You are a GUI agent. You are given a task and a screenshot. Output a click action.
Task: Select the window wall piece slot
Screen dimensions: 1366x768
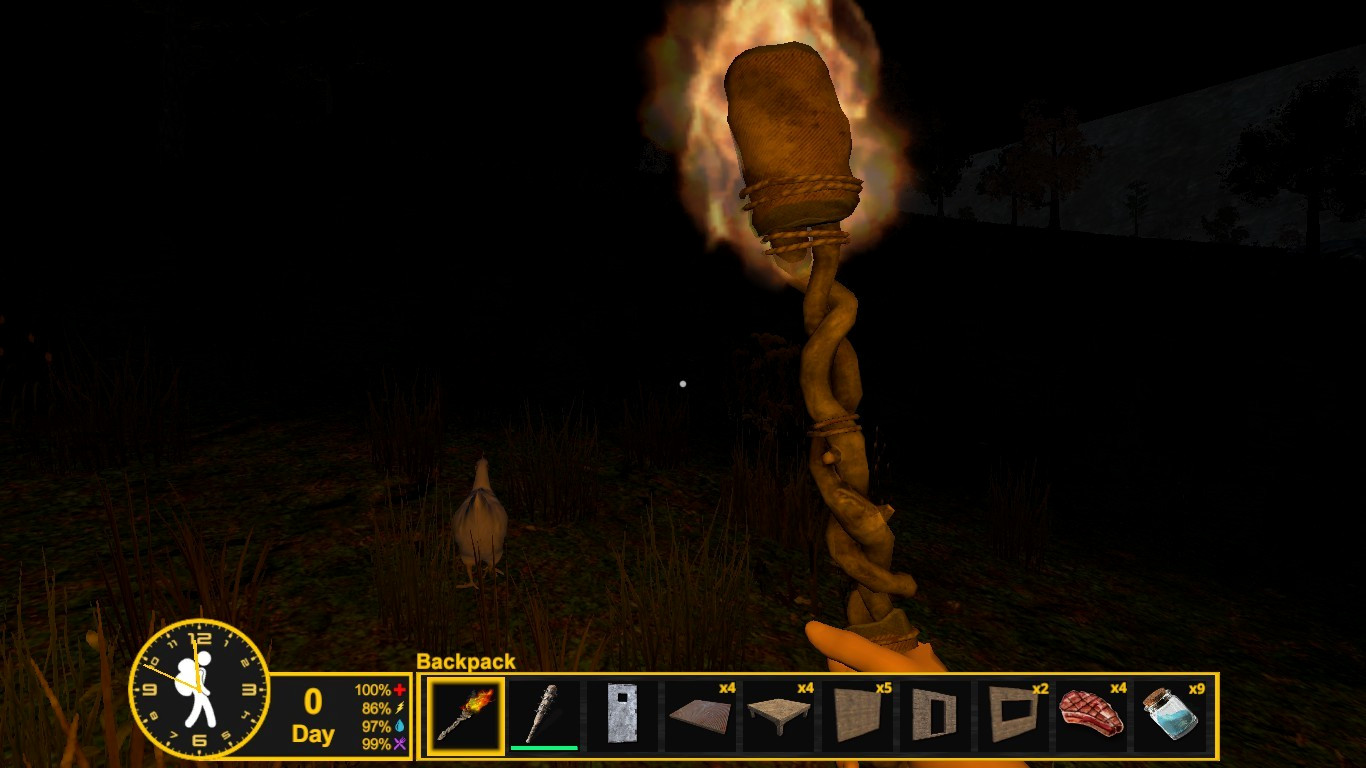(x=1012, y=716)
